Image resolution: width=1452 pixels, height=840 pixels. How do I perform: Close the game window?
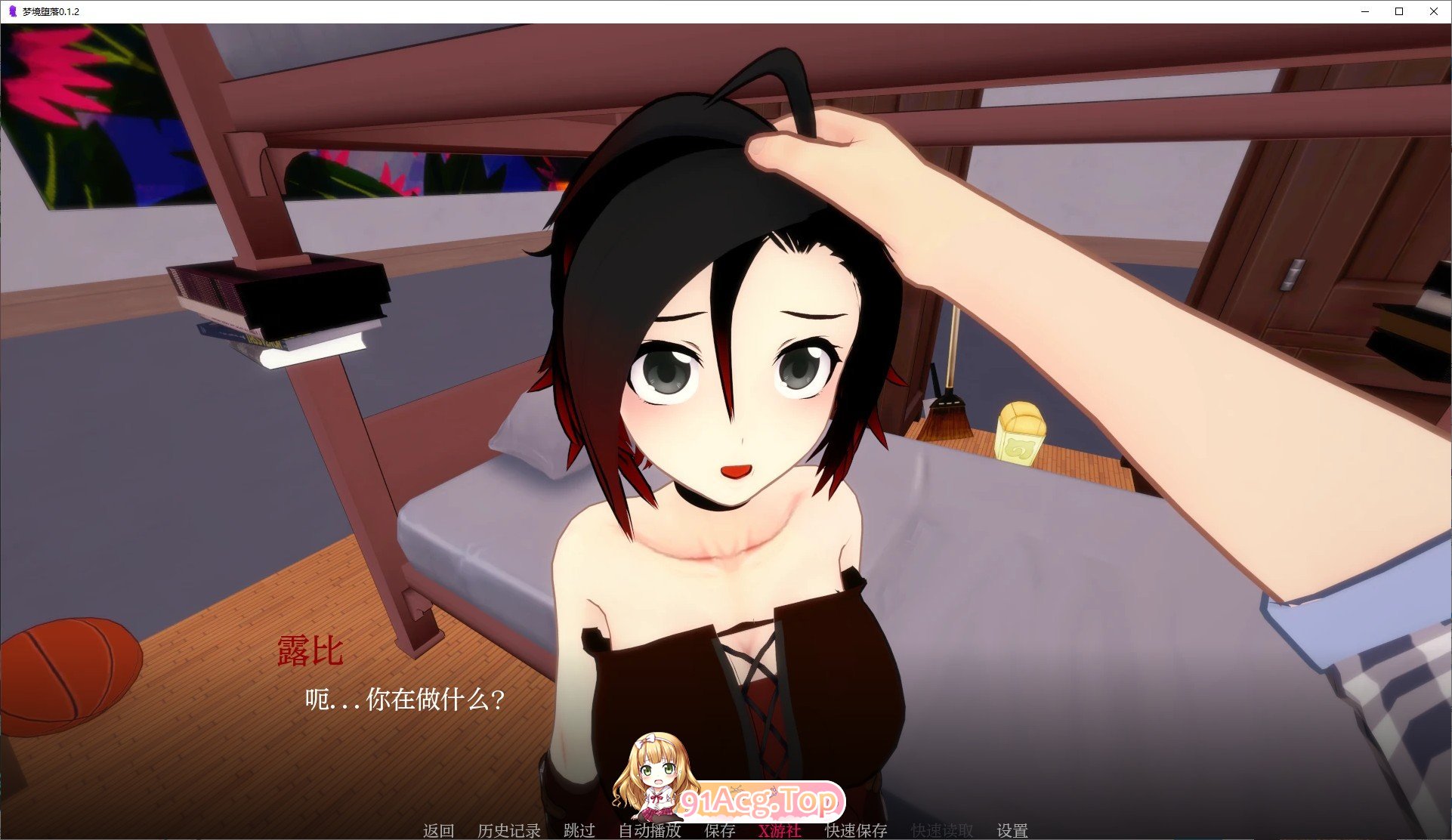pyautogui.click(x=1434, y=11)
